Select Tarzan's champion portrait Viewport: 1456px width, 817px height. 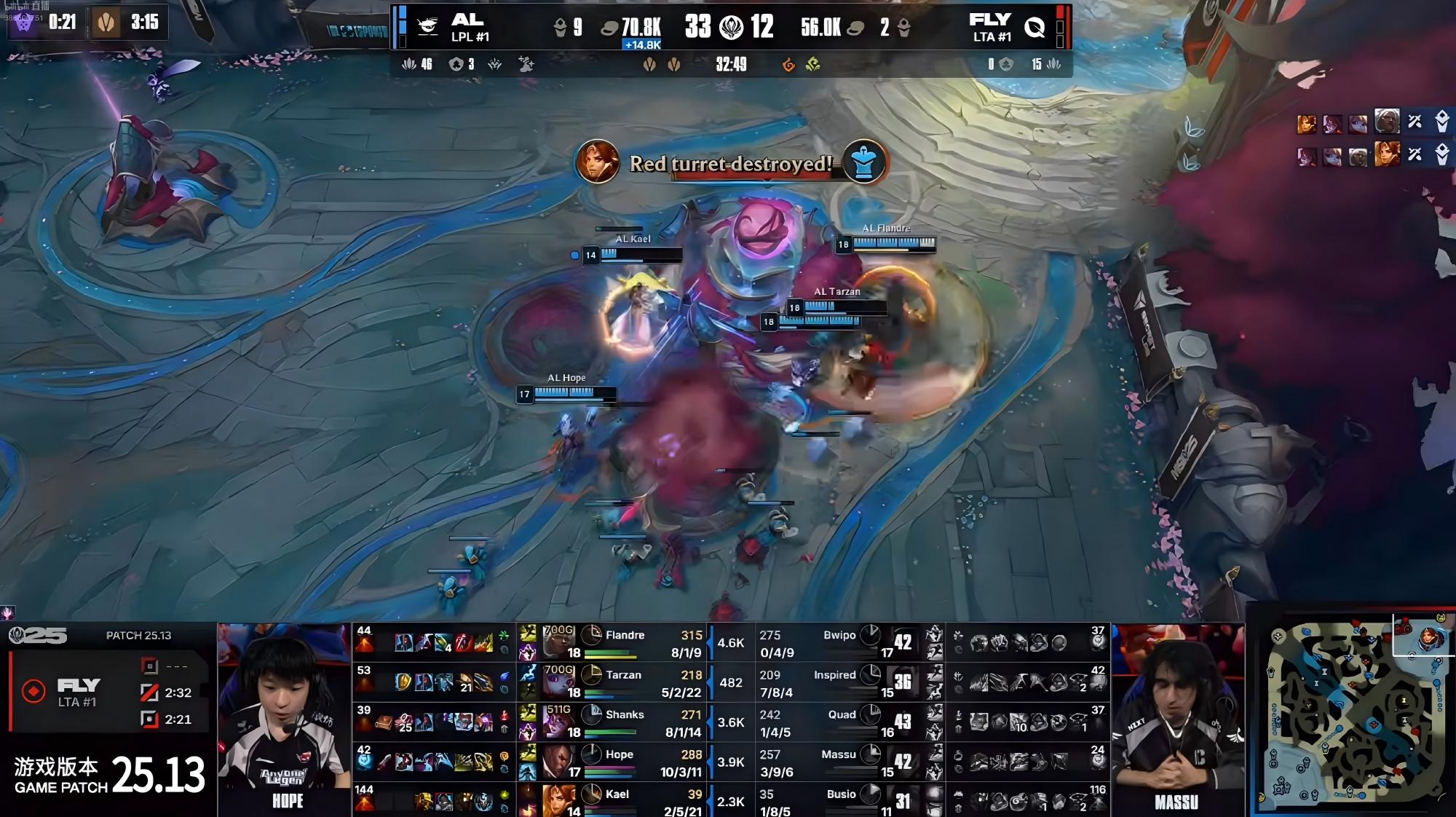[x=558, y=682]
